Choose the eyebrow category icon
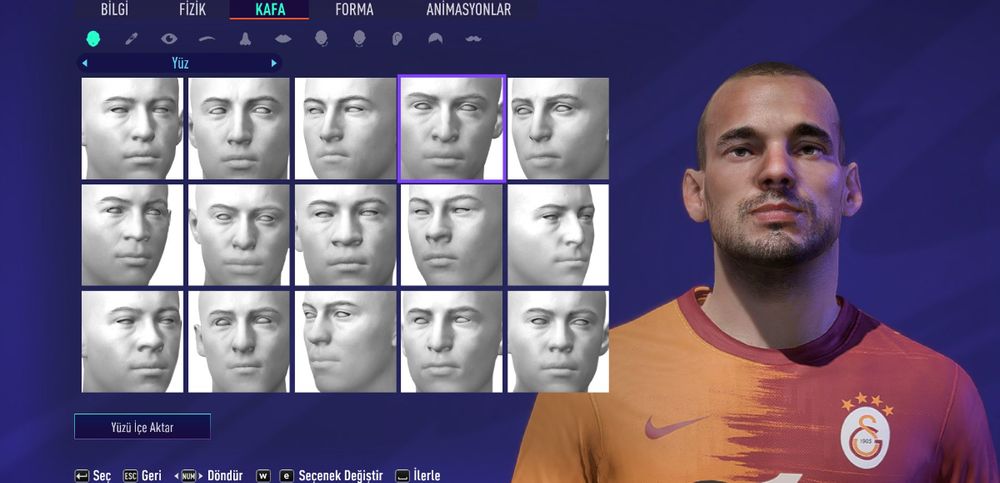 pos(207,39)
